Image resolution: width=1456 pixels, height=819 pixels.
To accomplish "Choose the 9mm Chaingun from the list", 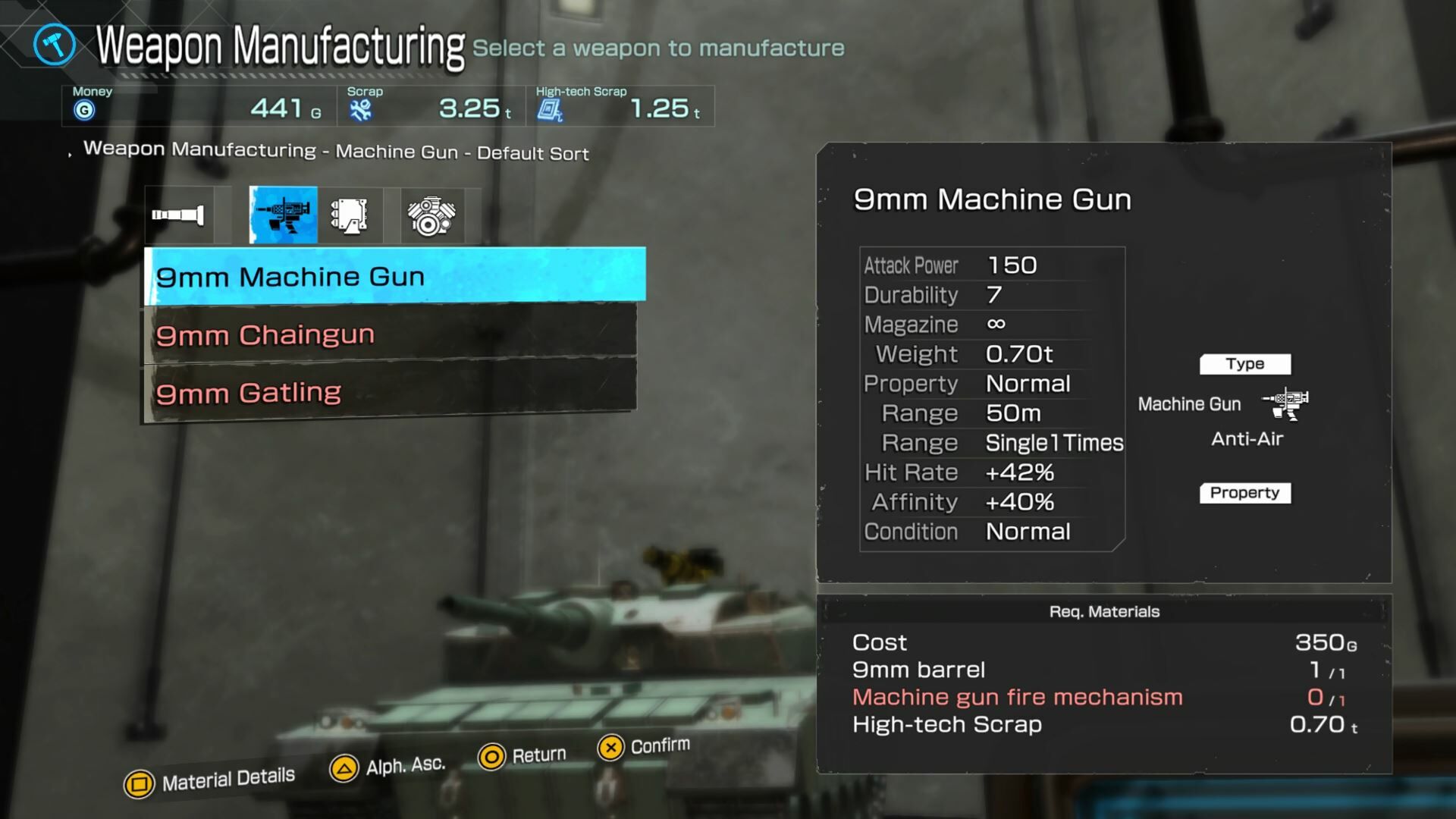I will pyautogui.click(x=391, y=334).
